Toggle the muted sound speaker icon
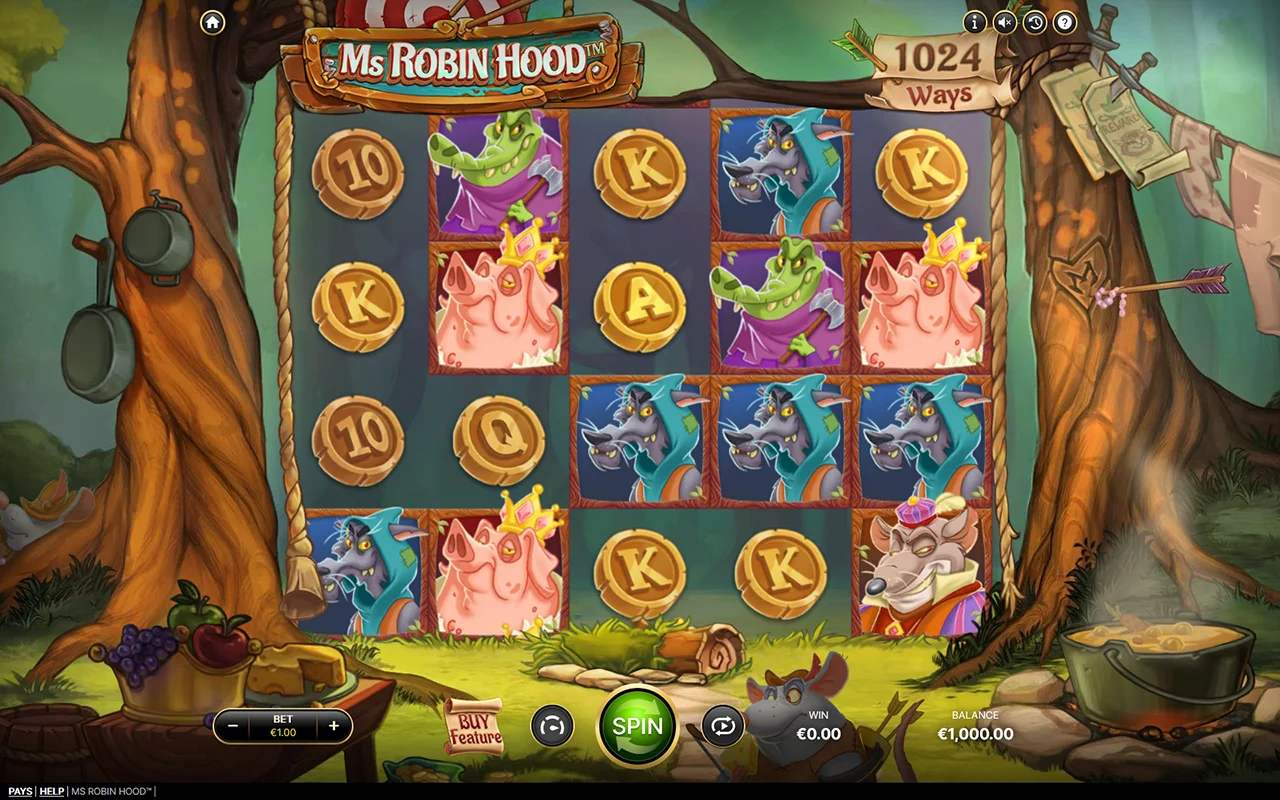Viewport: 1280px width, 800px height. 1005,22
